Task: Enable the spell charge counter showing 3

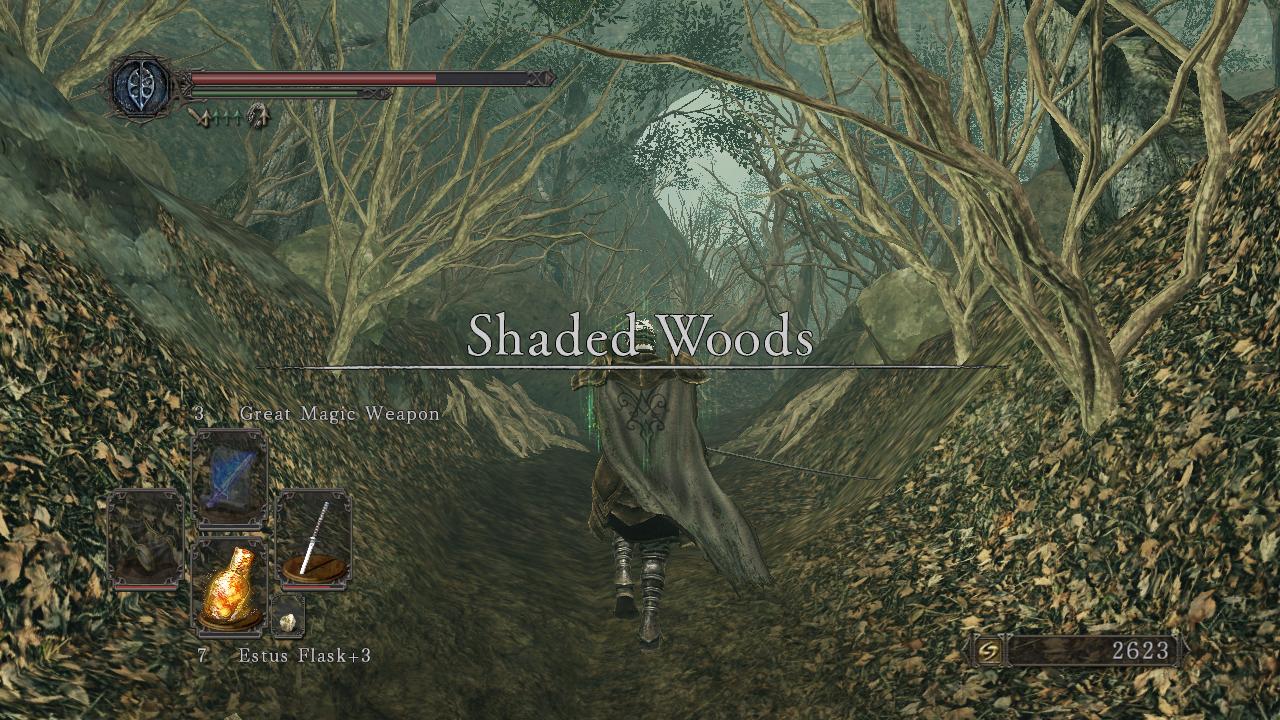Action: [199, 411]
